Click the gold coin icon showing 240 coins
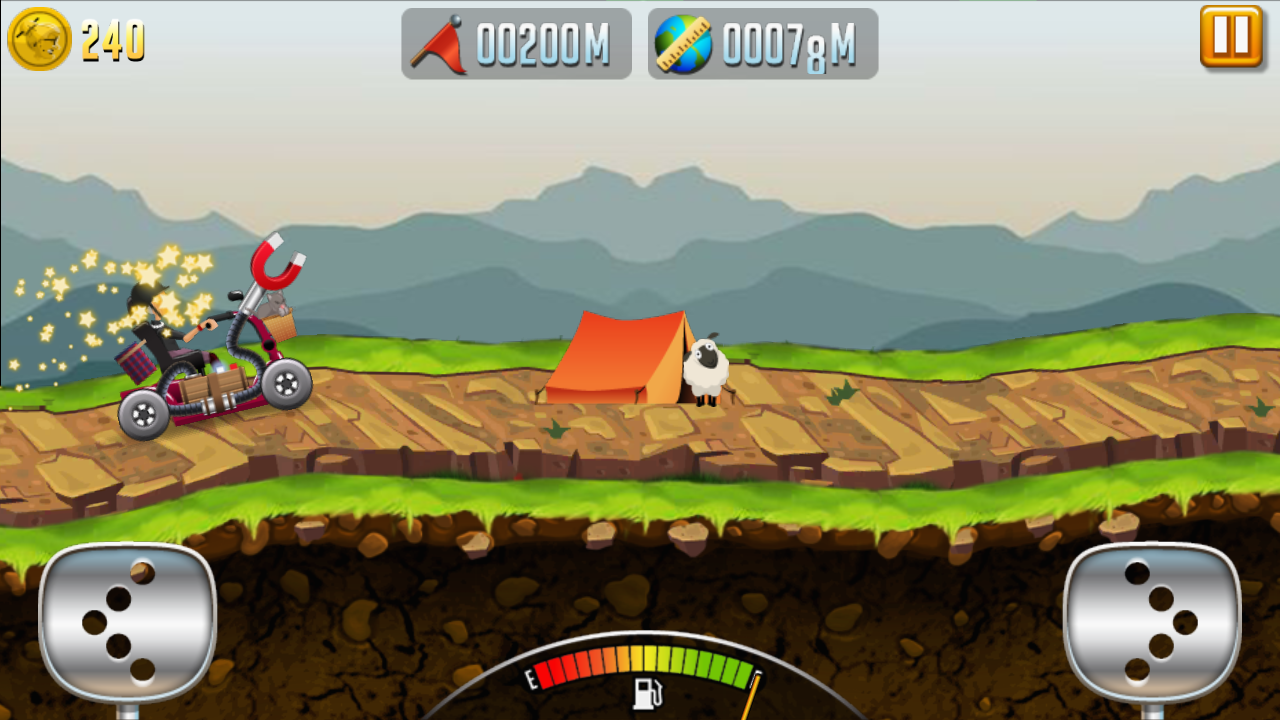This screenshot has height=720, width=1280. (40, 40)
